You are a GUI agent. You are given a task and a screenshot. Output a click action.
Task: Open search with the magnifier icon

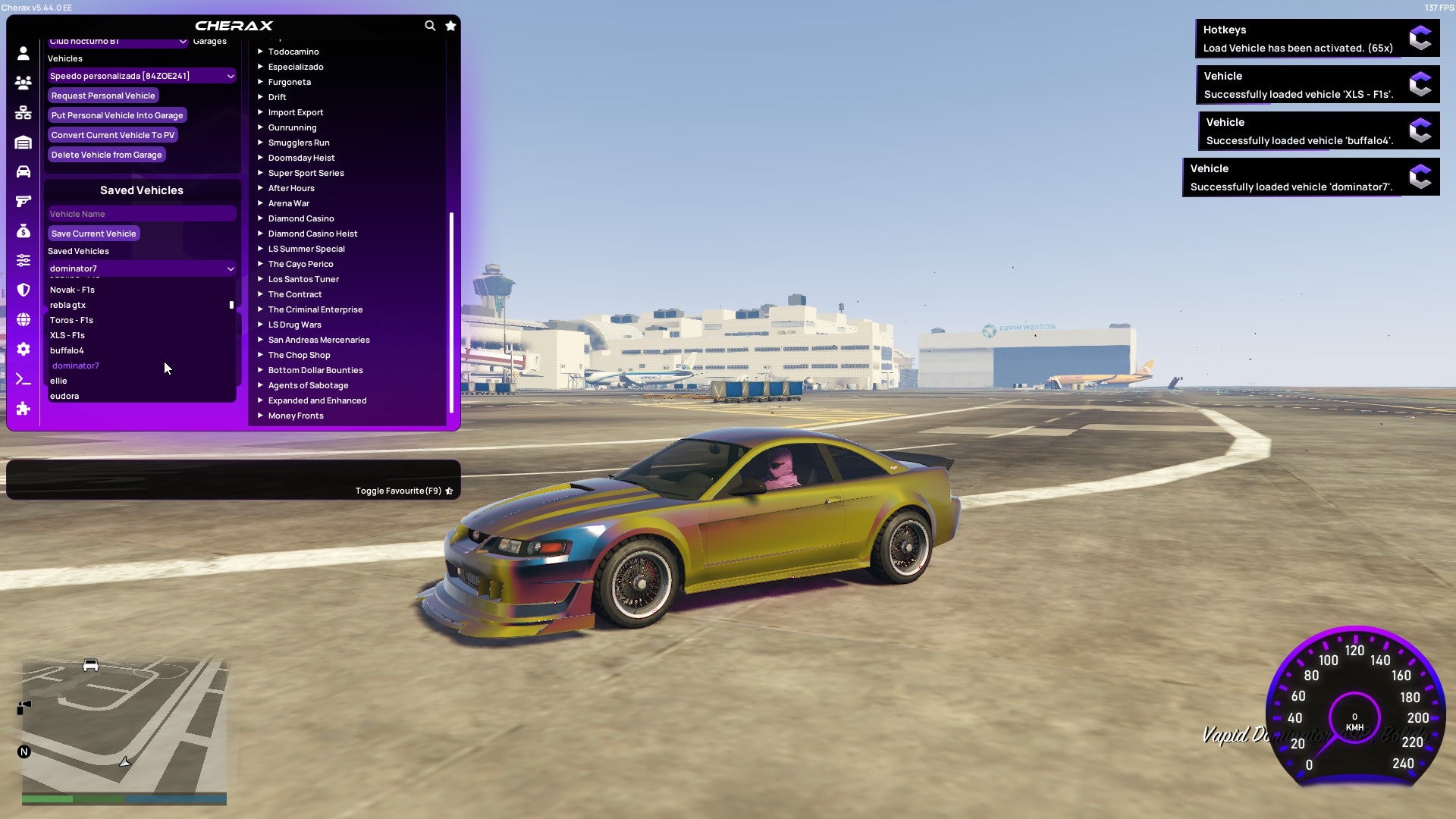tap(430, 25)
